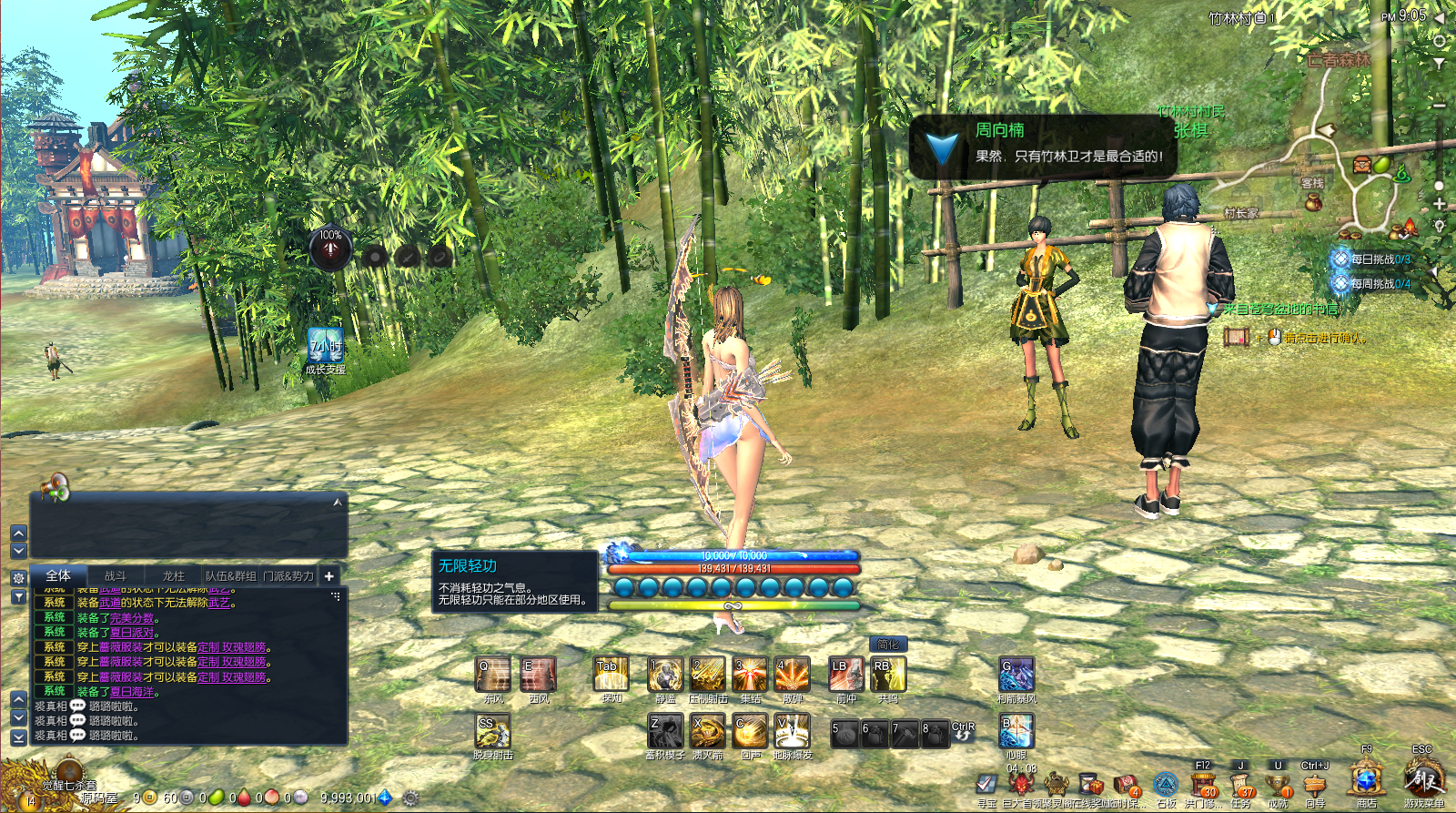Open the 游戏菜单 game menu
Viewport: 1456px width, 813px height.
point(1422,781)
